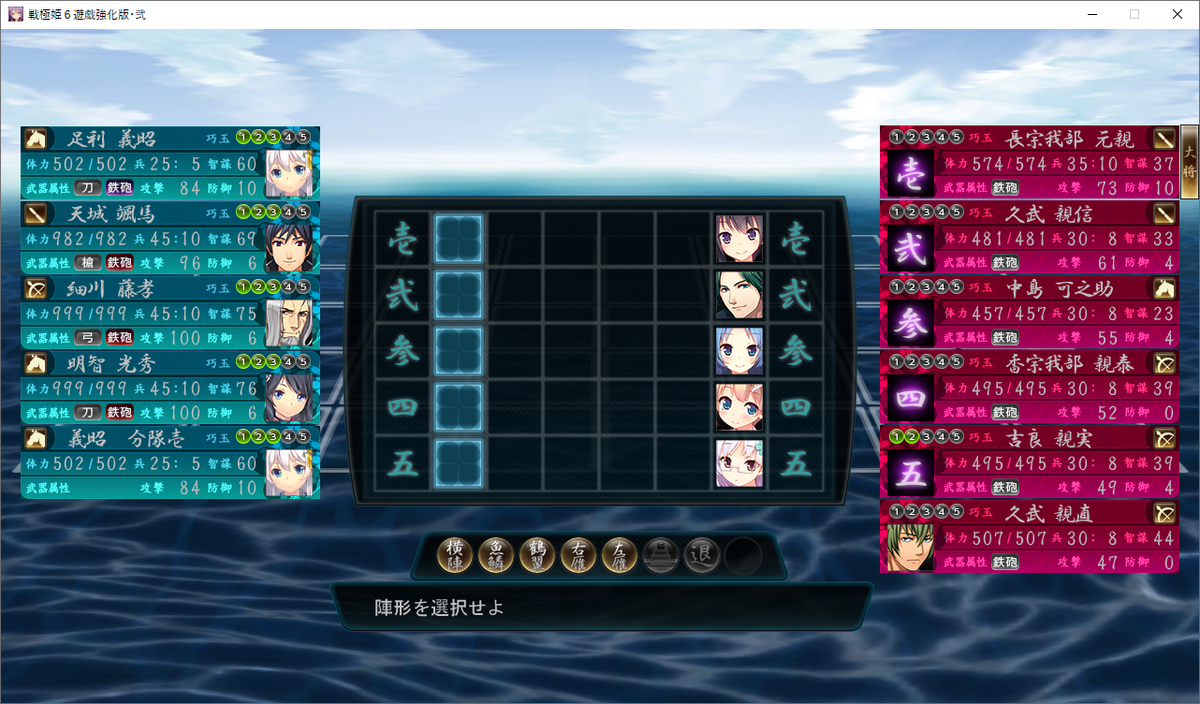Inspect enemy 香宗我部 親泰 panel

pos(1029,387)
